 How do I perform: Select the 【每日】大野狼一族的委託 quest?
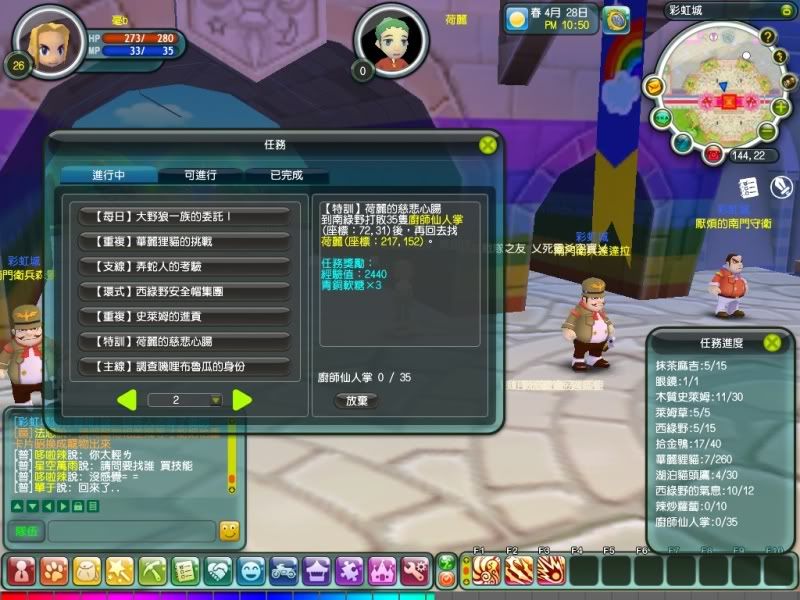[x=184, y=216]
